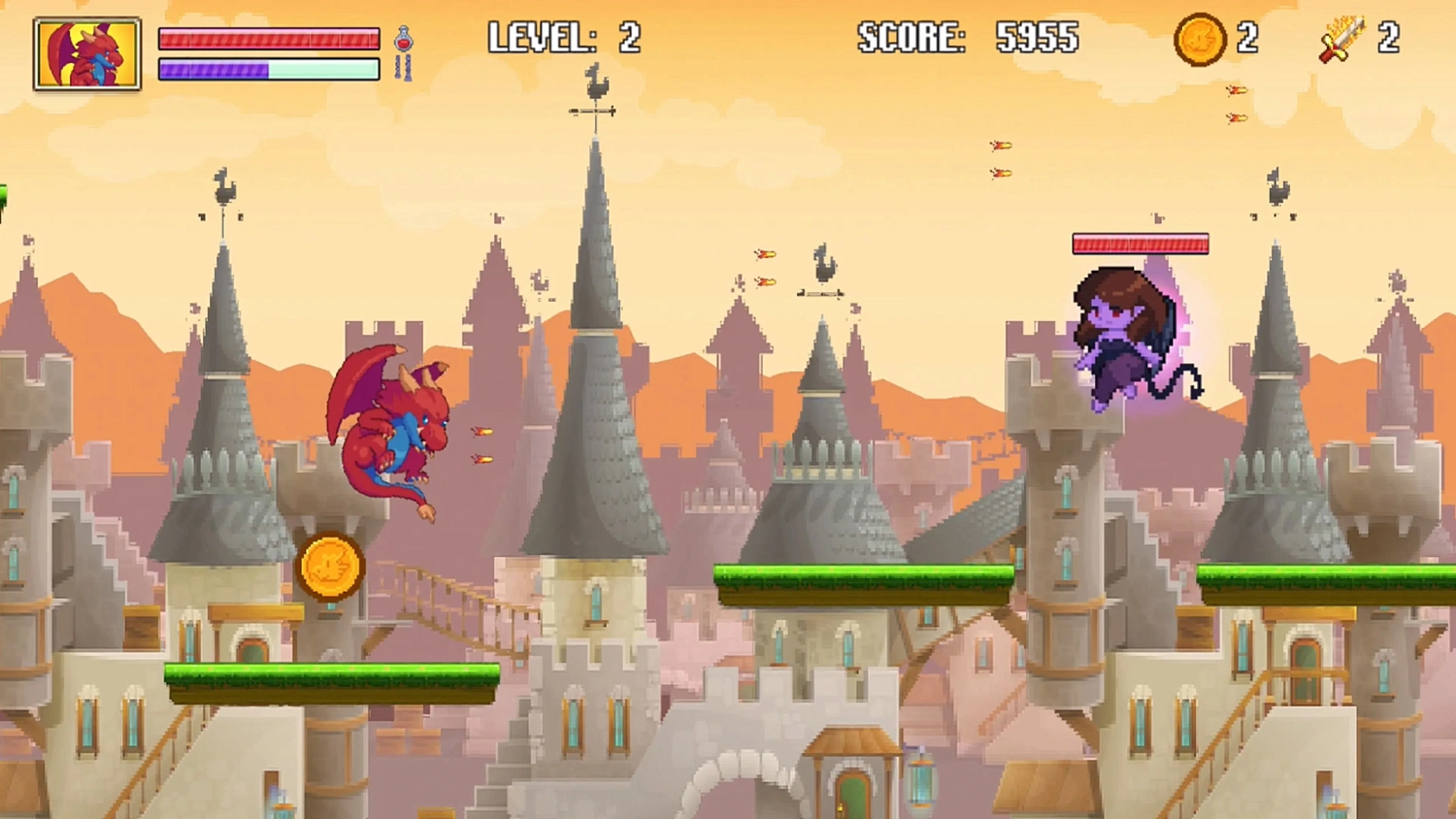The image size is (1456, 819).
Task: Click the first mana scroll icon below the potion
Action: (398, 65)
